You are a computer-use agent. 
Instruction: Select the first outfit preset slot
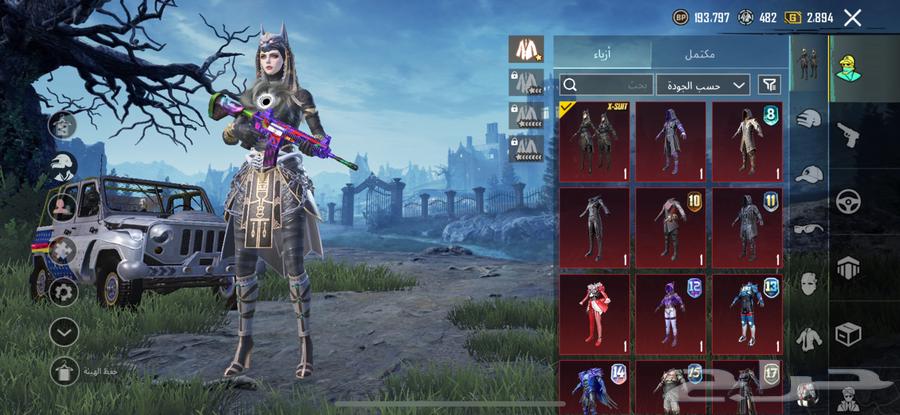(x=525, y=47)
